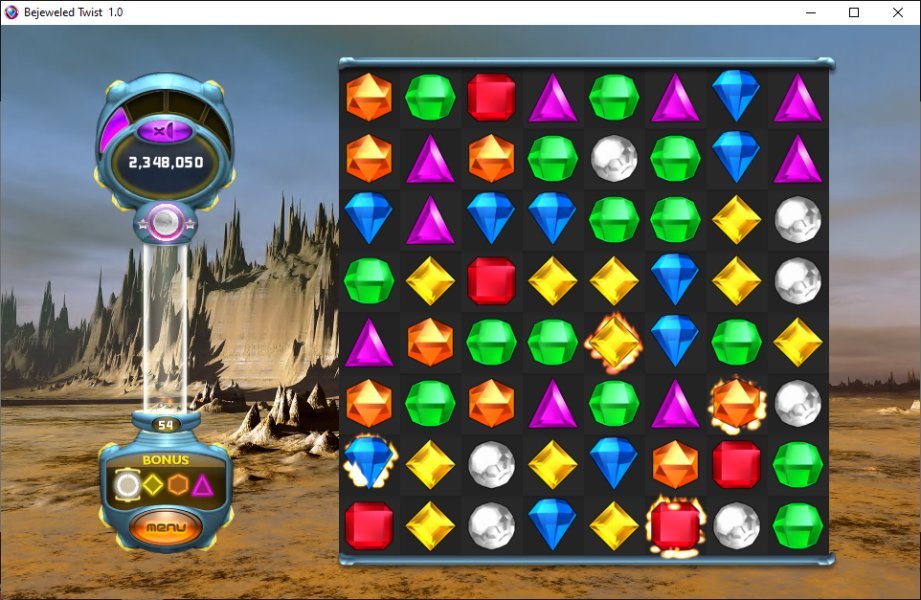Select the flaming yellow gem
The image size is (921, 600).
tap(614, 341)
